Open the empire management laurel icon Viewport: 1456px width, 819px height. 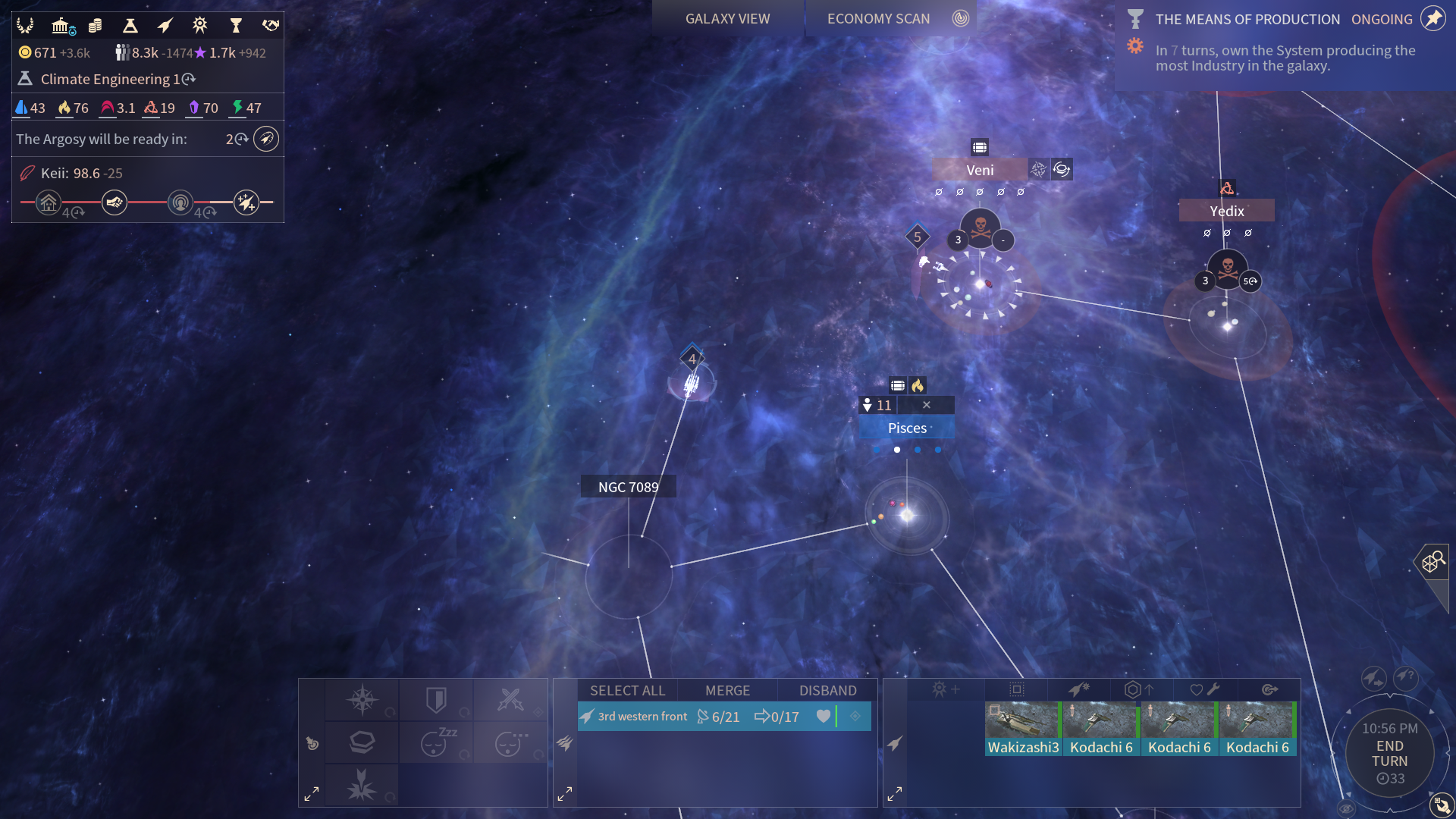(25, 26)
